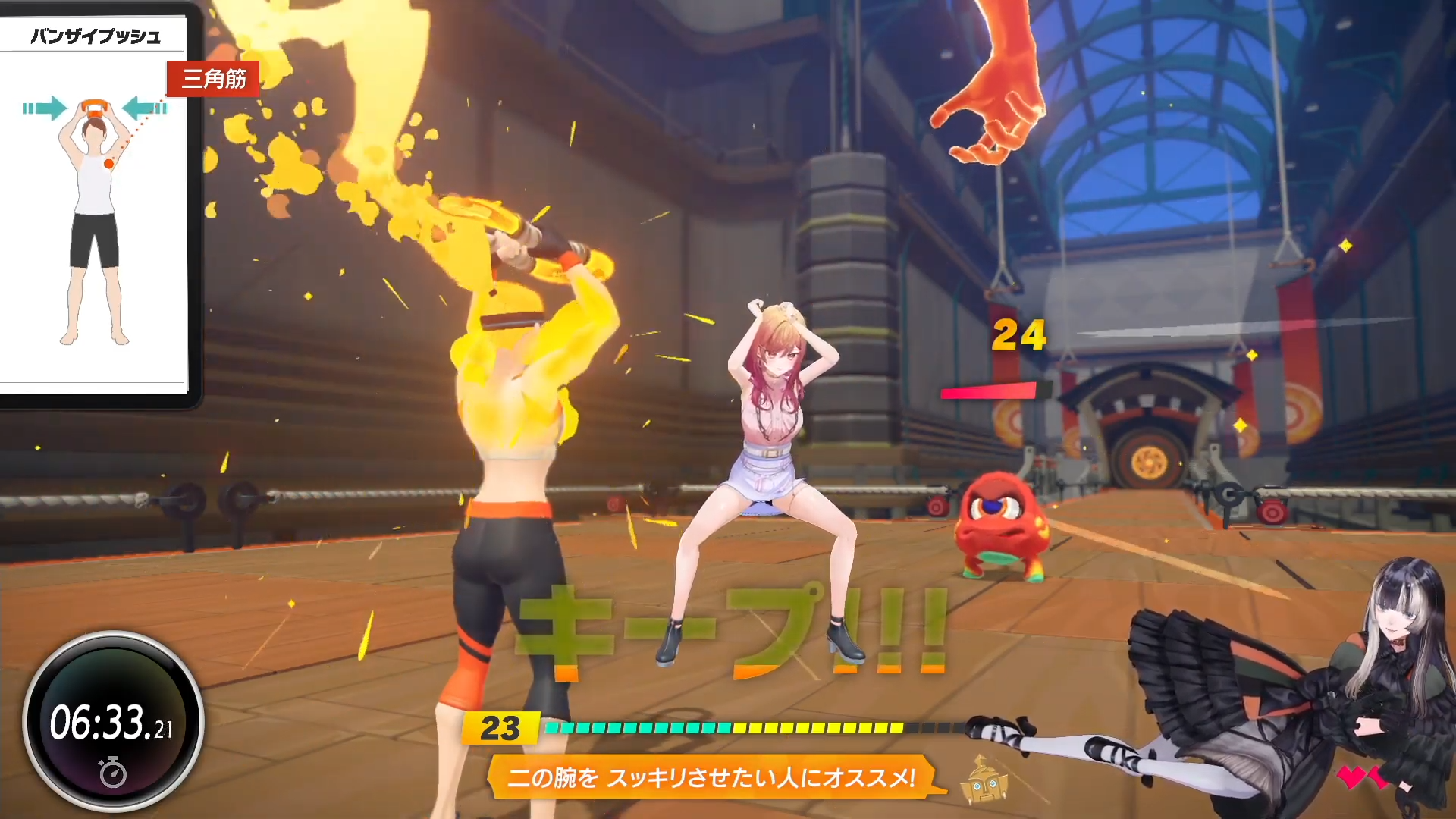This screenshot has height=819, width=1456.
Task: Click the stopwatch icon under the timer
Action: click(x=113, y=772)
